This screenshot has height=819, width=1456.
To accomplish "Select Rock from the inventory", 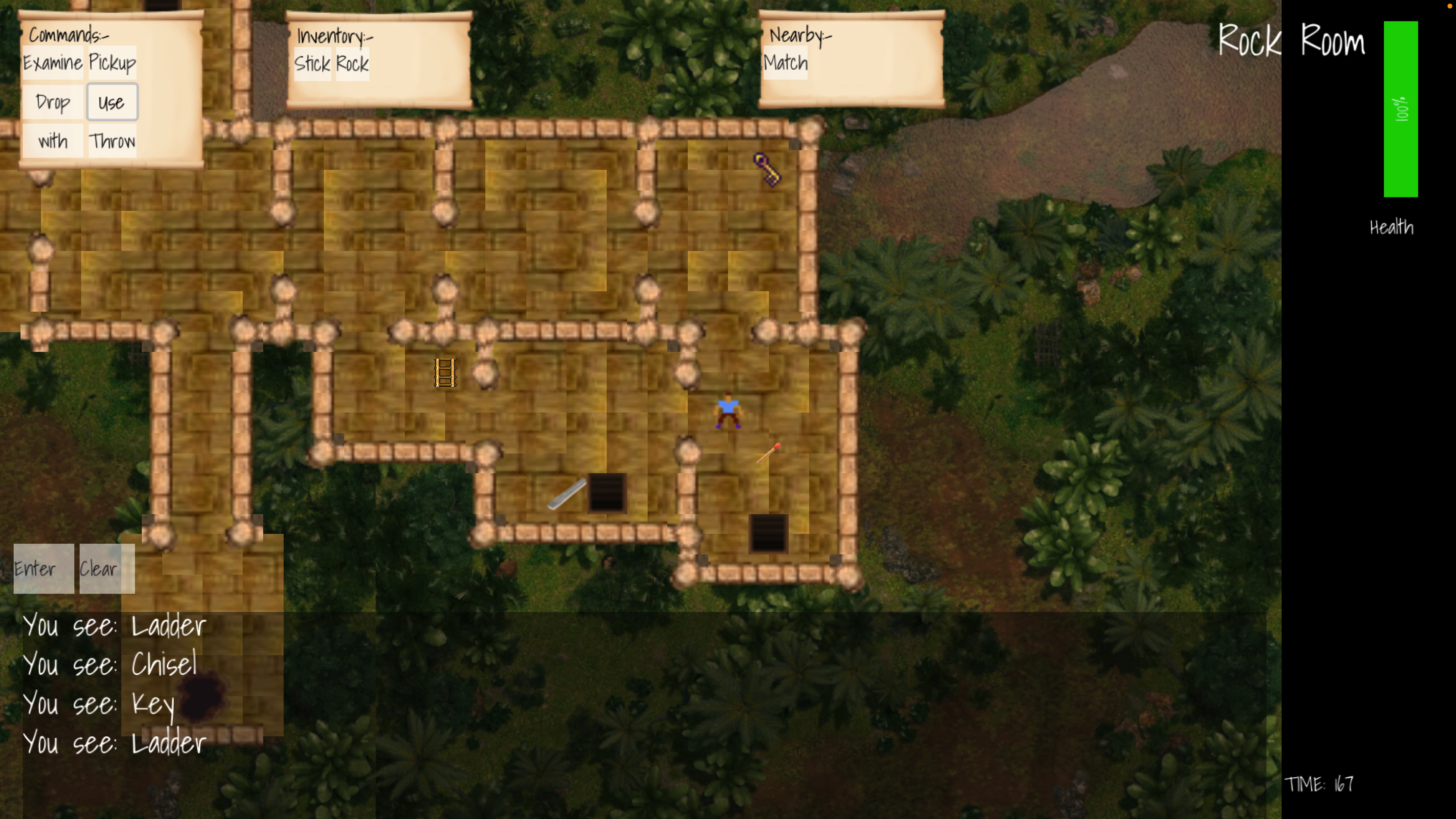I will click(x=352, y=64).
